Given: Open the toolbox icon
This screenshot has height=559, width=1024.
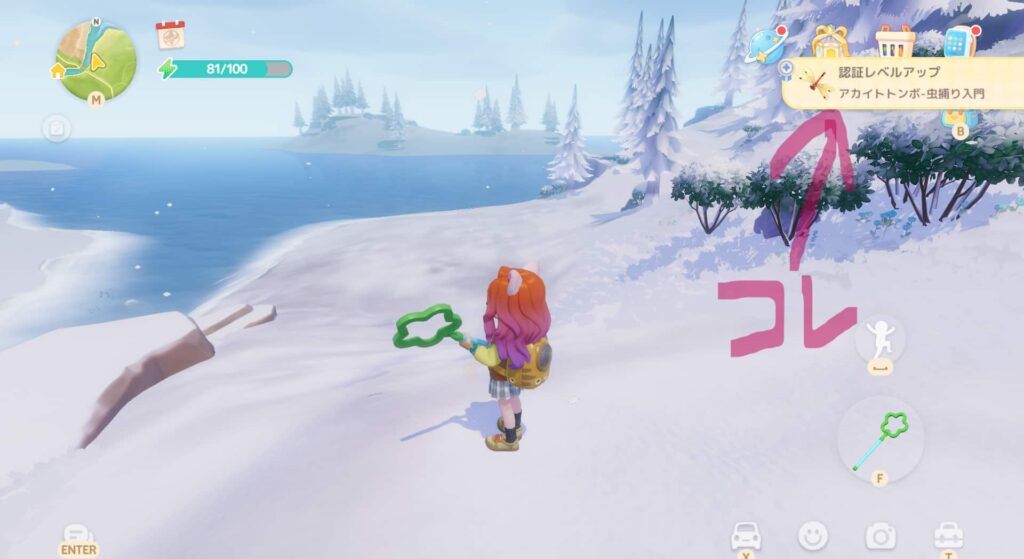Looking at the screenshot, I should tap(947, 535).
